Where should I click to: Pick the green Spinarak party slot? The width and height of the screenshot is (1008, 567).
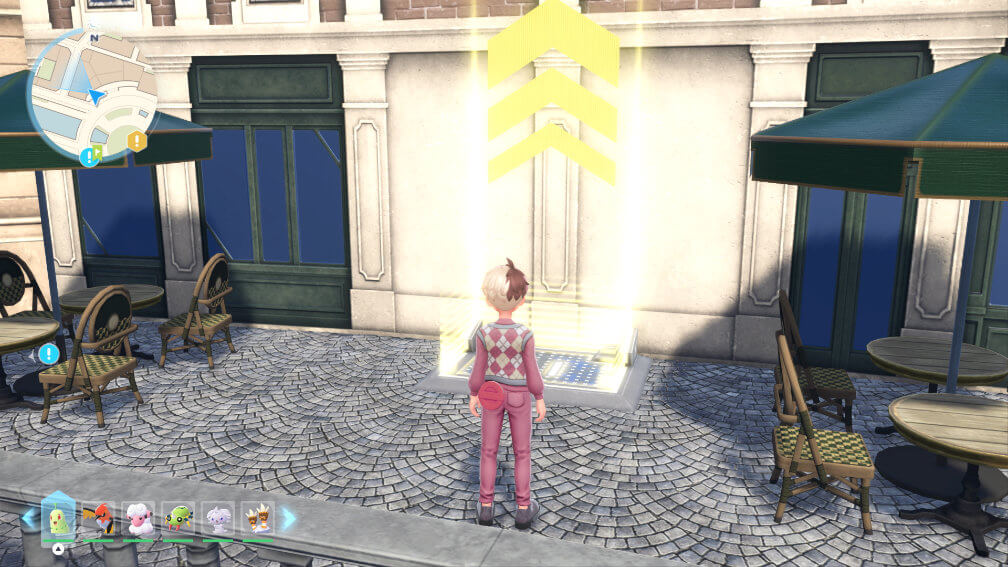[x=178, y=519]
